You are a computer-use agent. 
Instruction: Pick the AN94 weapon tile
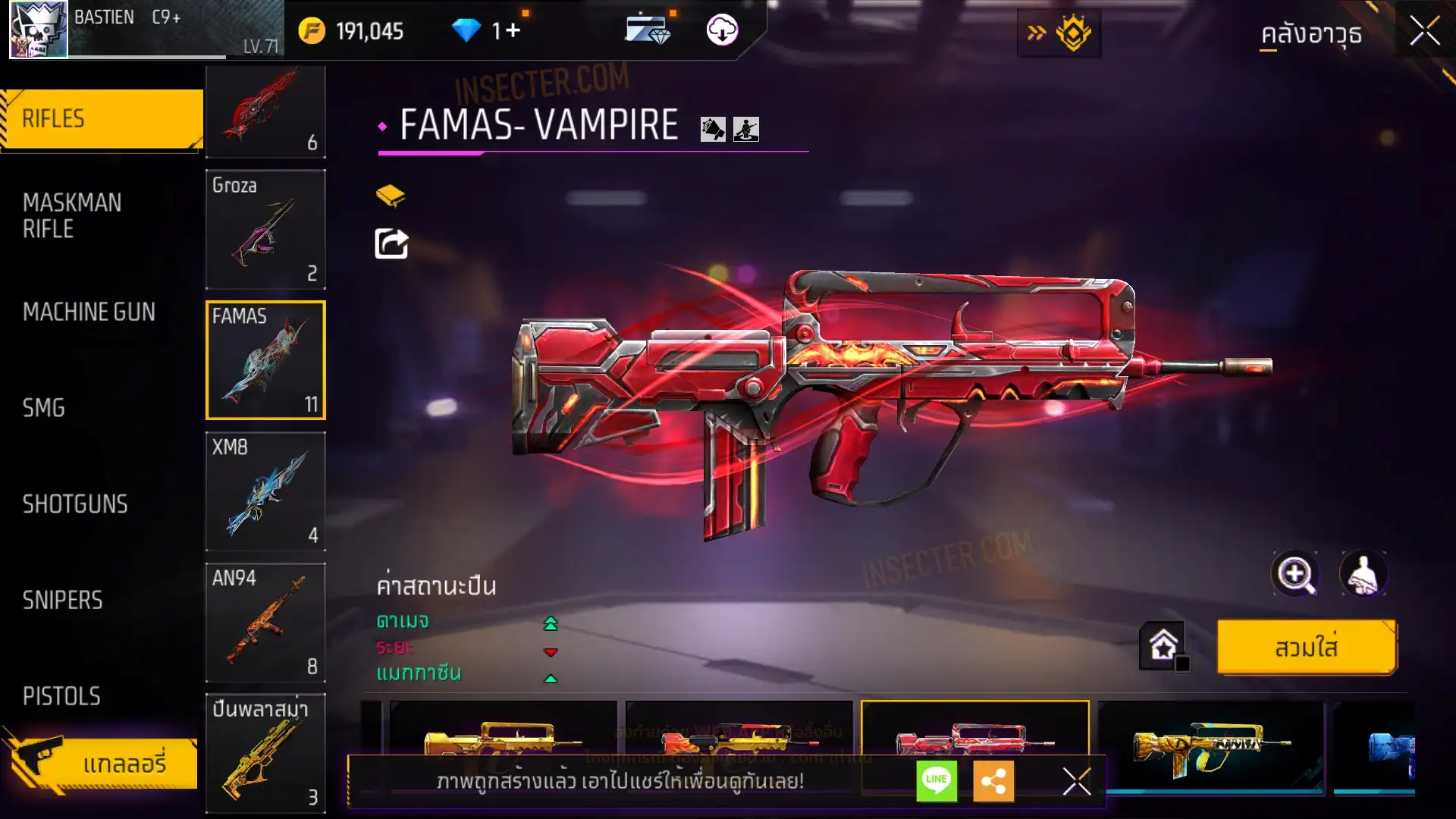[x=265, y=623]
